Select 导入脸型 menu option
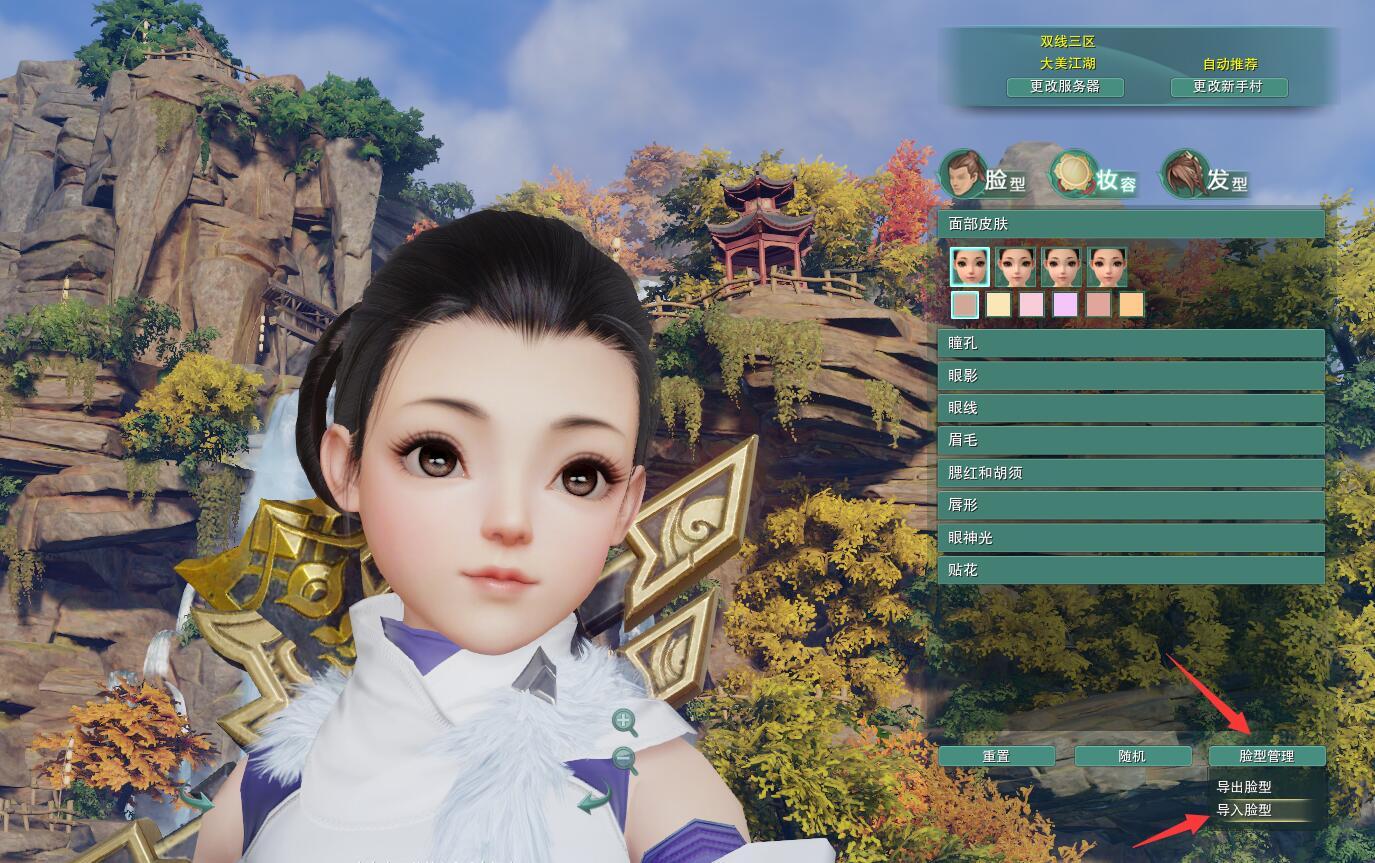Screen dimensions: 1375x863 [1244, 810]
